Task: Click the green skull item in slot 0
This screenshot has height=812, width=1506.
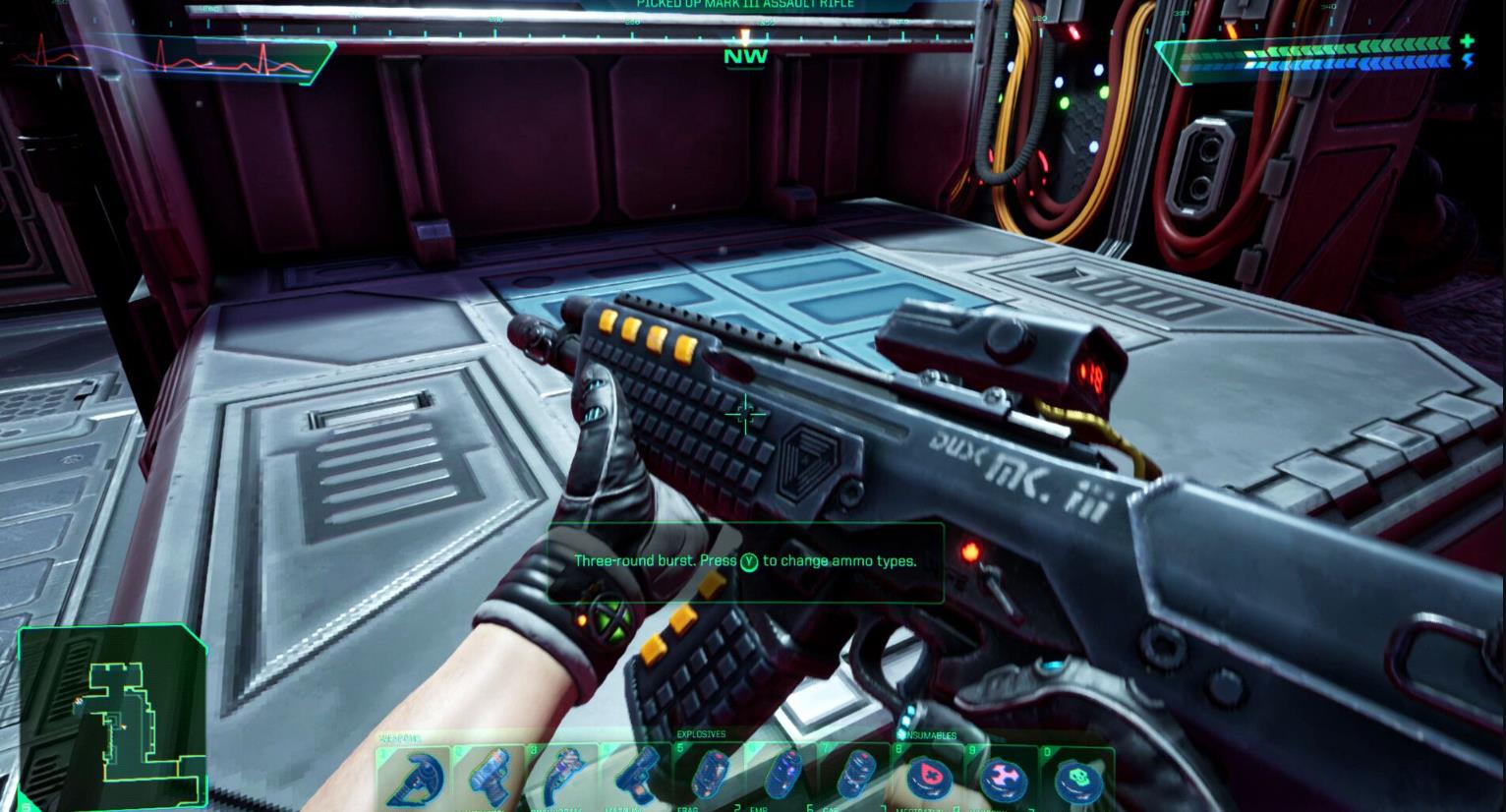Action: [1079, 777]
